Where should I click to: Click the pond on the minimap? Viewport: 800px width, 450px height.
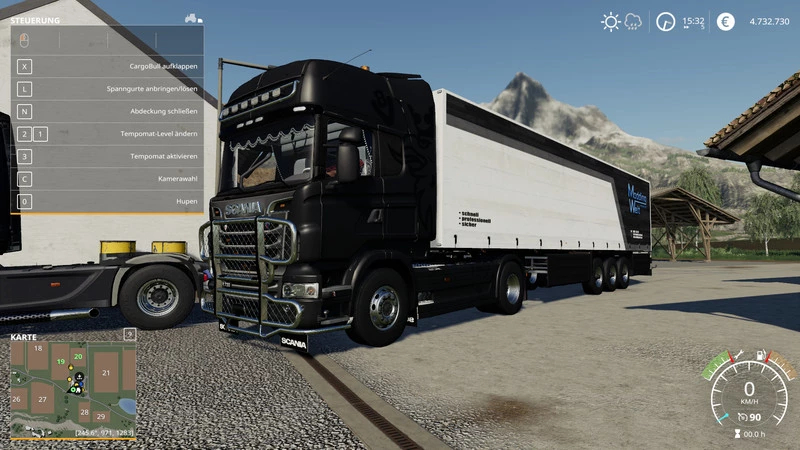pyautogui.click(x=125, y=405)
